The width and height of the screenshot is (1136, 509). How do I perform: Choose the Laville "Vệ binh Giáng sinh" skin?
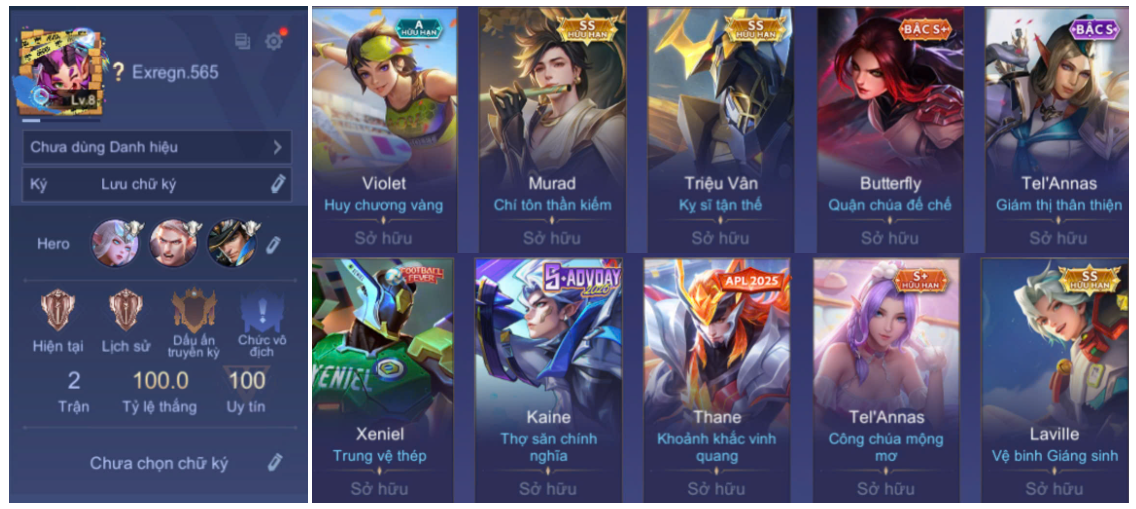[x=1055, y=378]
